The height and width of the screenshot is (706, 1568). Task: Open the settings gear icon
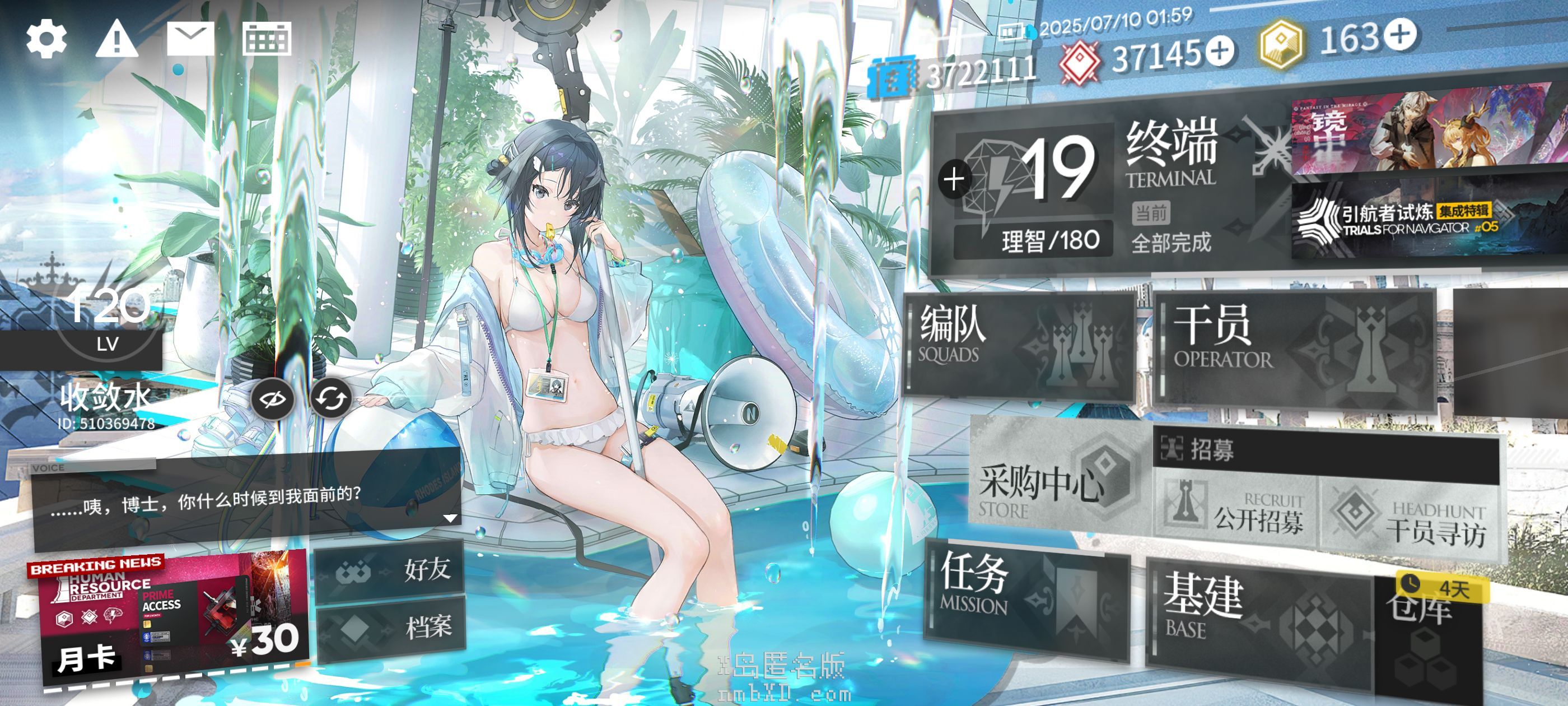point(46,39)
